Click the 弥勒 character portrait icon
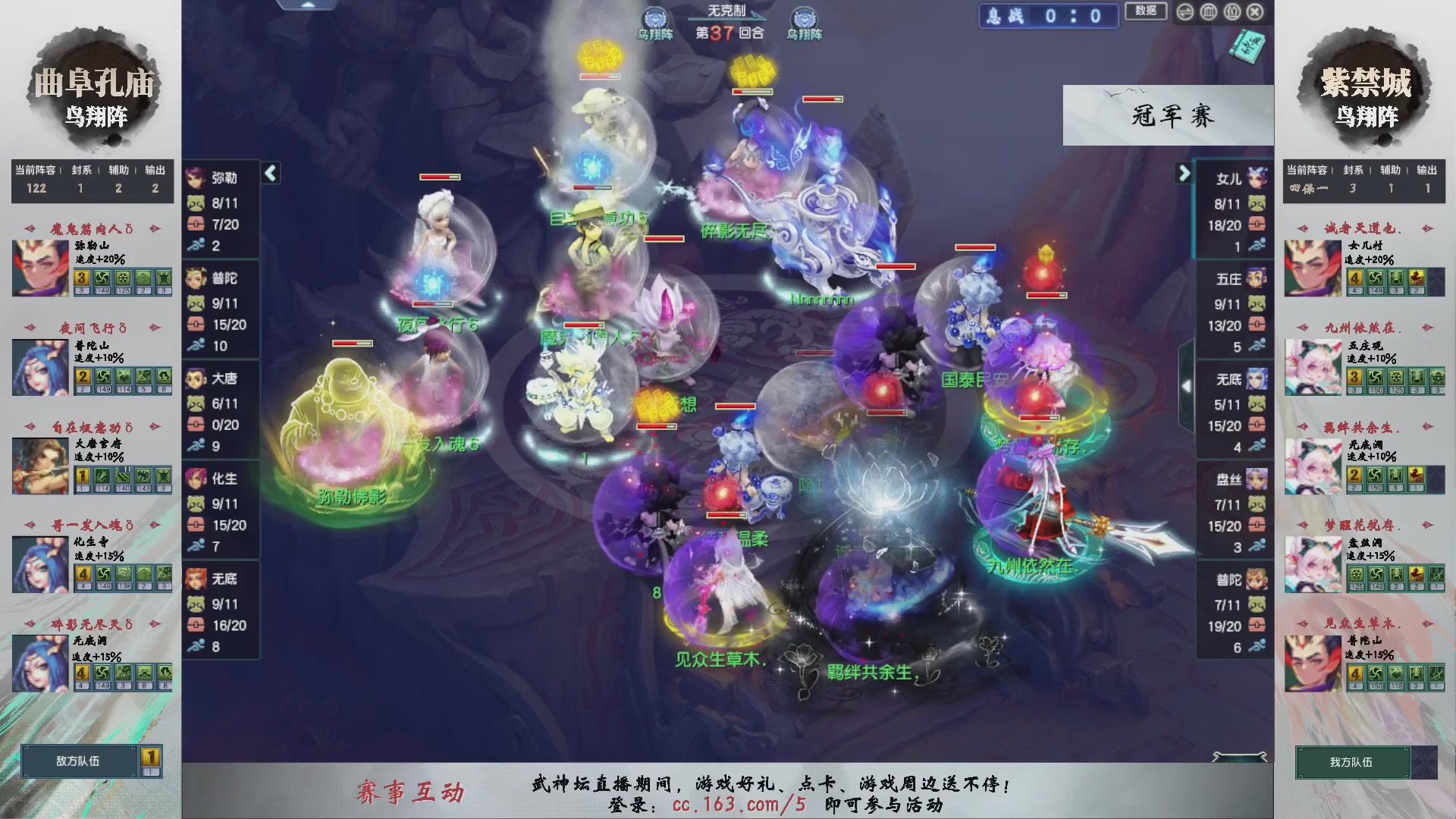 (x=196, y=179)
